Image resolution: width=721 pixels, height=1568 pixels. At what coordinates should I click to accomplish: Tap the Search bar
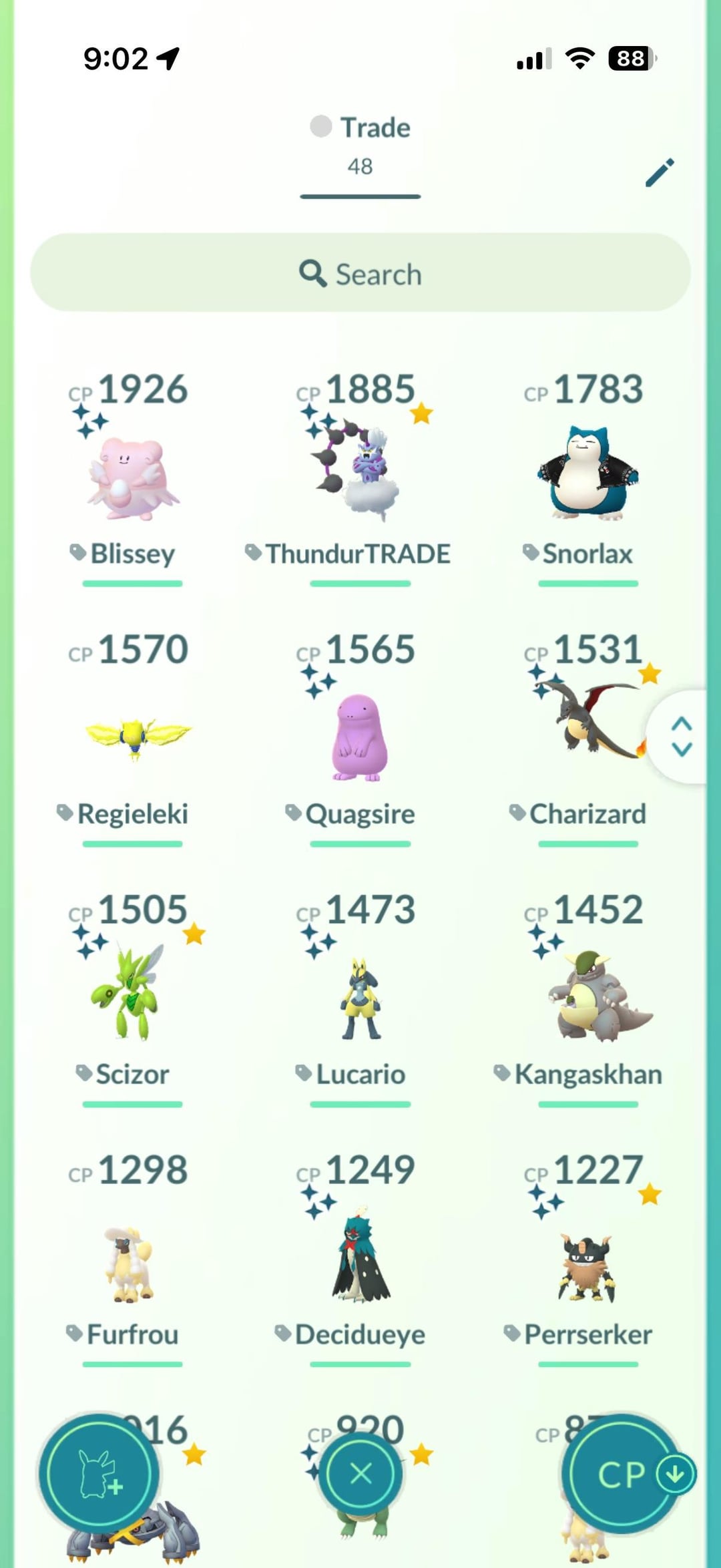360,272
